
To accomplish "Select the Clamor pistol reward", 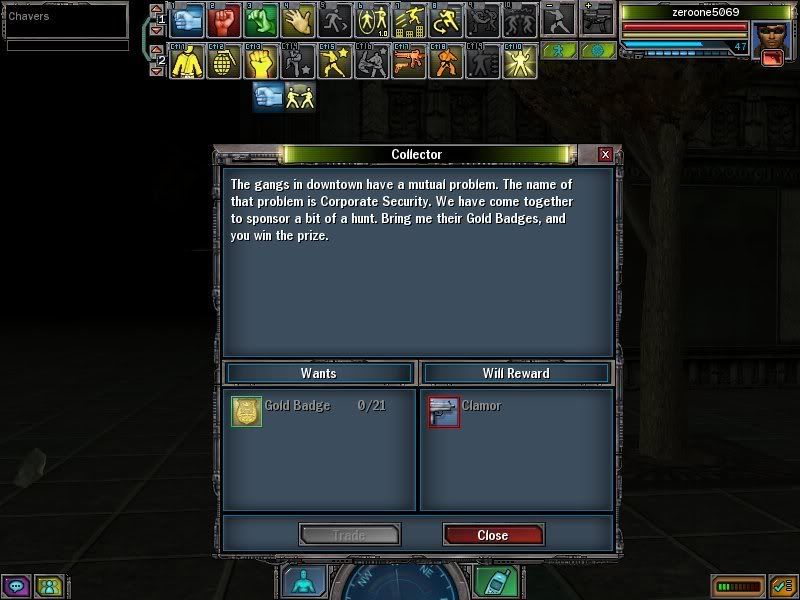I will tap(444, 411).
